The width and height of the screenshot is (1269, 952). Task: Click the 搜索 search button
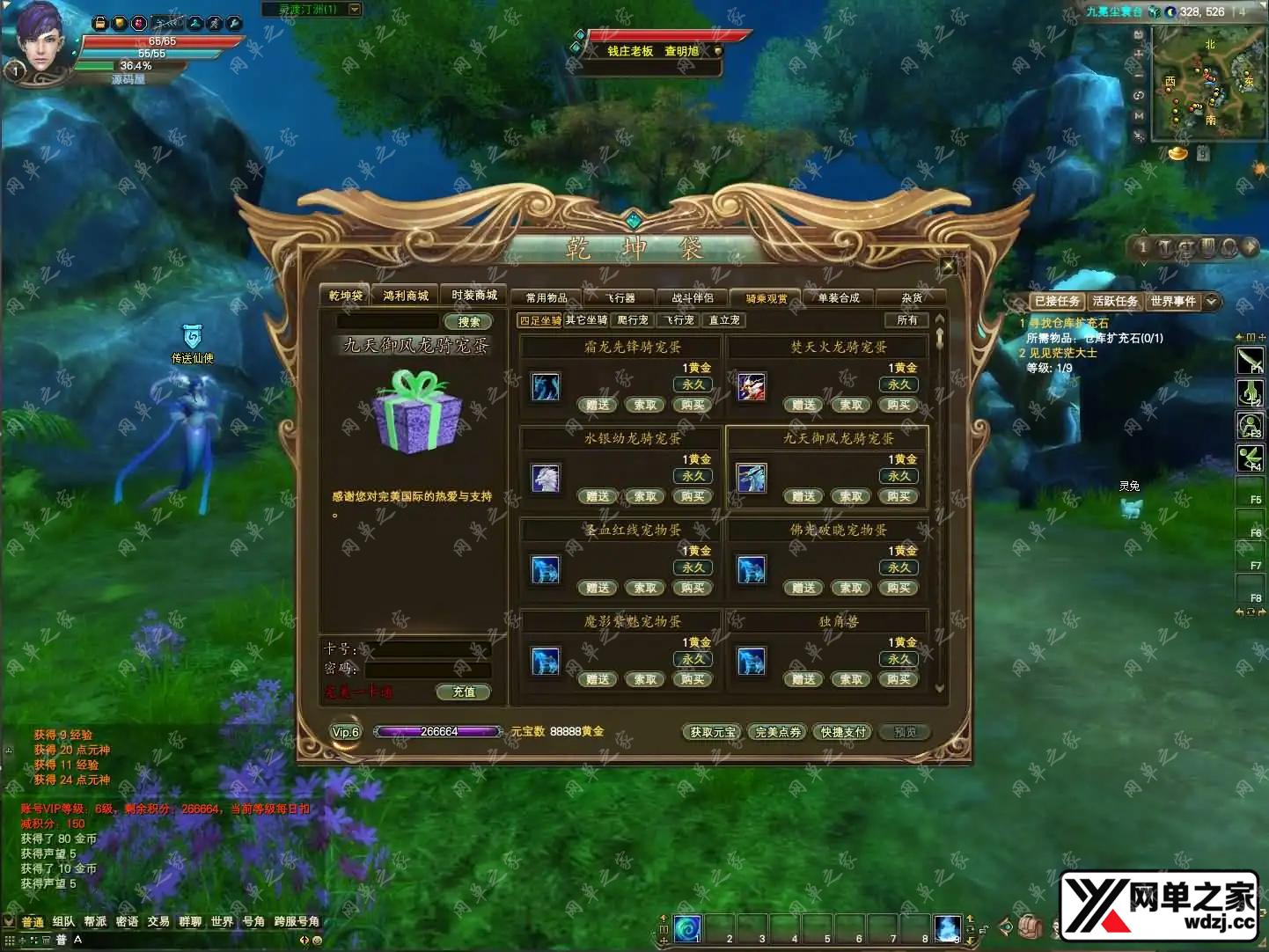[468, 322]
